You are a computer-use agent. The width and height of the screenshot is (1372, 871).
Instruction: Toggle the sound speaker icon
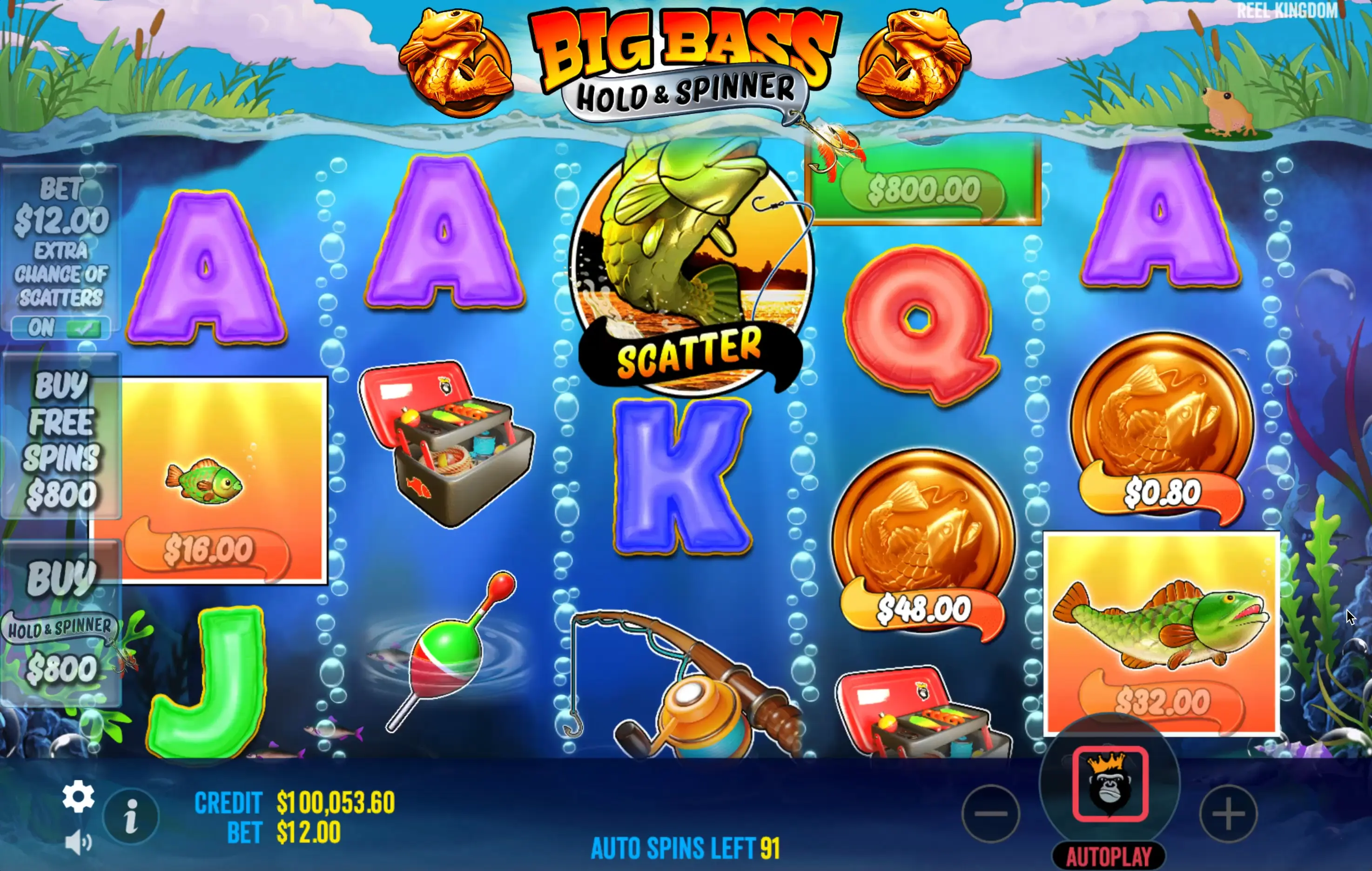78,843
